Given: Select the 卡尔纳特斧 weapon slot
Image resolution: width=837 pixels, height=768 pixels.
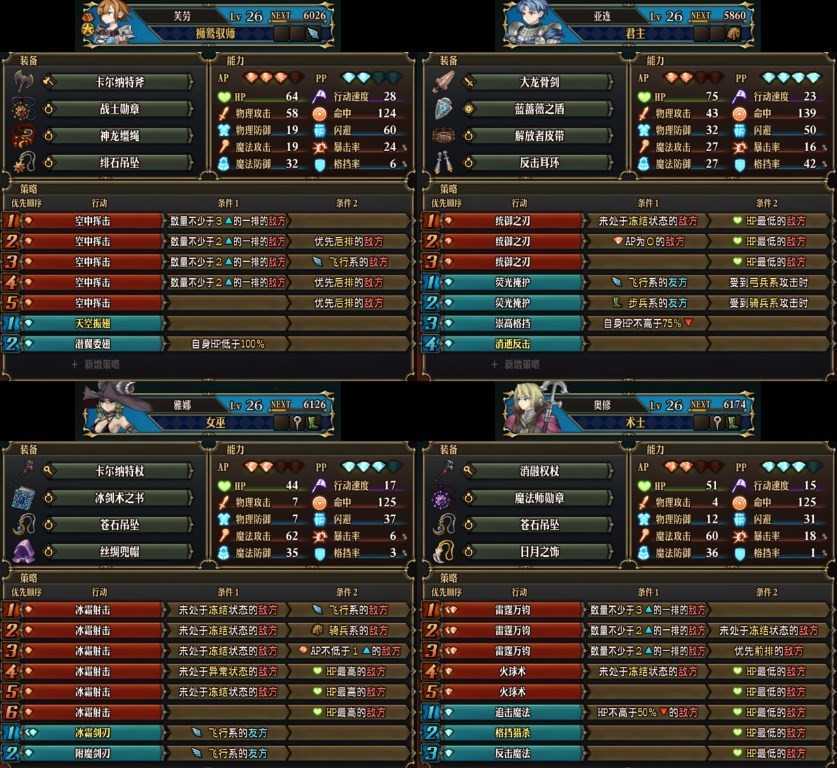Looking at the screenshot, I should (118, 82).
